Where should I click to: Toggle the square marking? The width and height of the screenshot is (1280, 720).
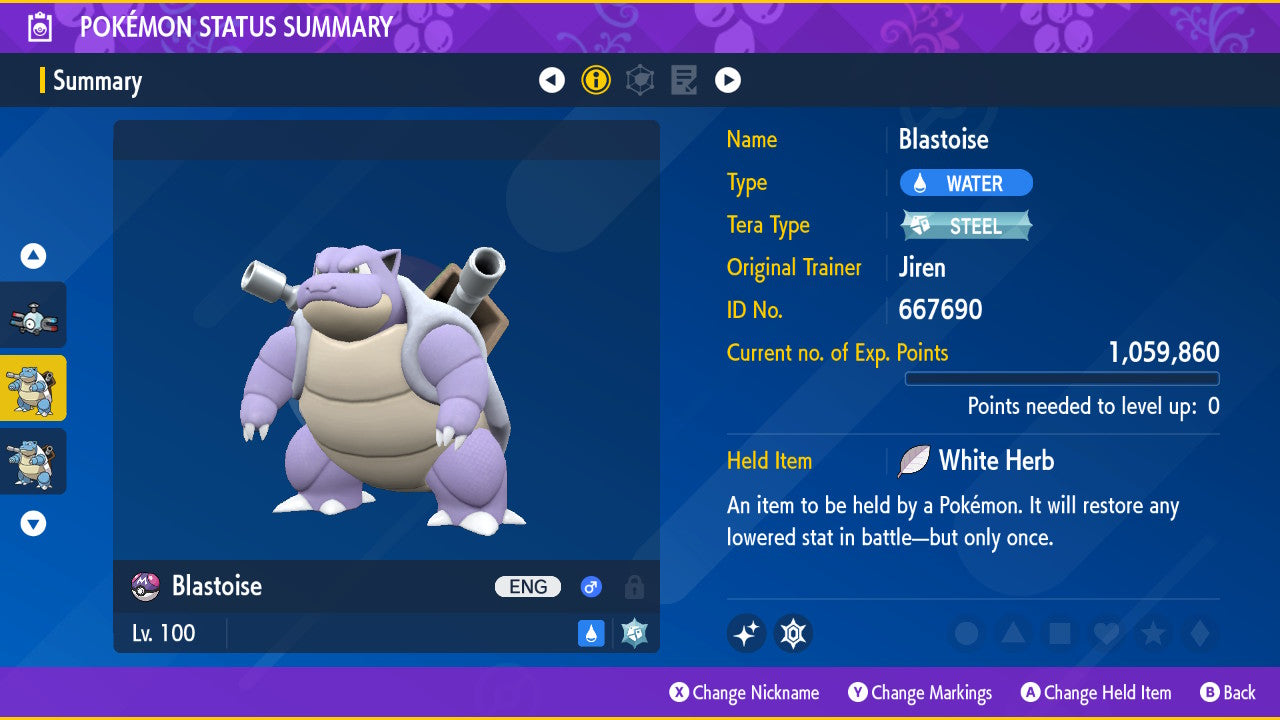pyautogui.click(x=1060, y=633)
